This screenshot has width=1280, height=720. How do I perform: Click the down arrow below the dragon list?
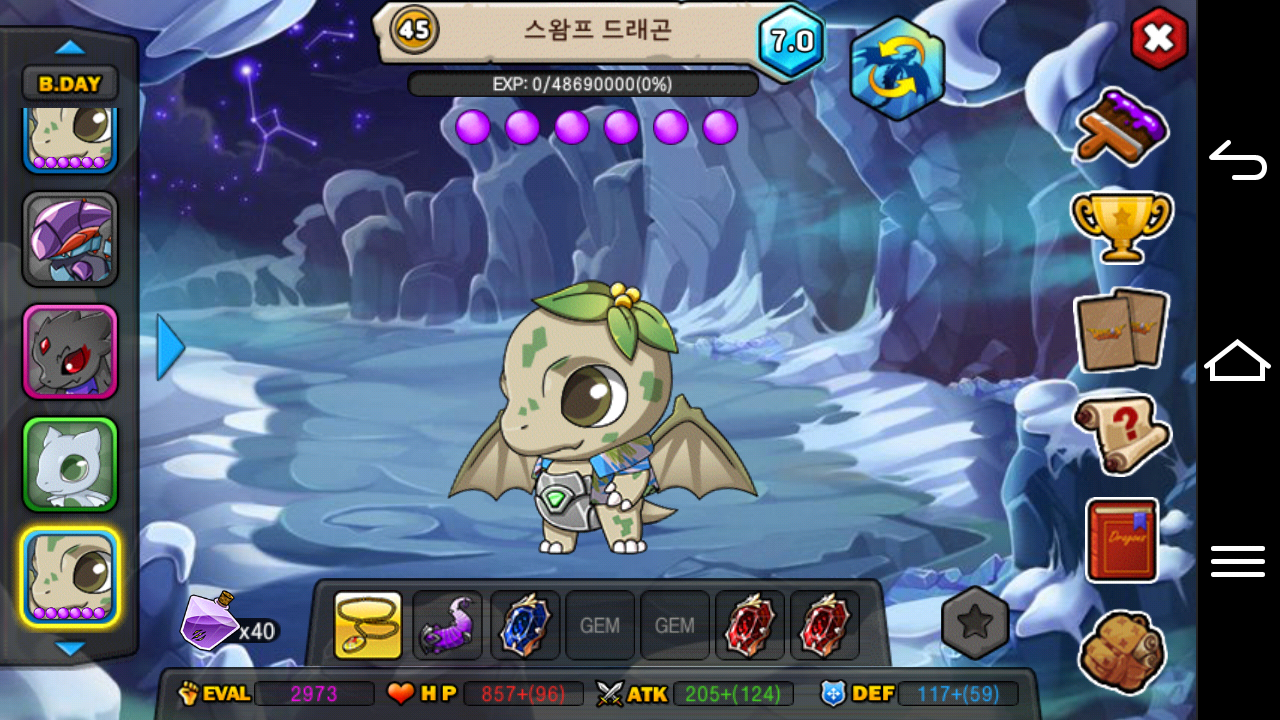(70, 649)
